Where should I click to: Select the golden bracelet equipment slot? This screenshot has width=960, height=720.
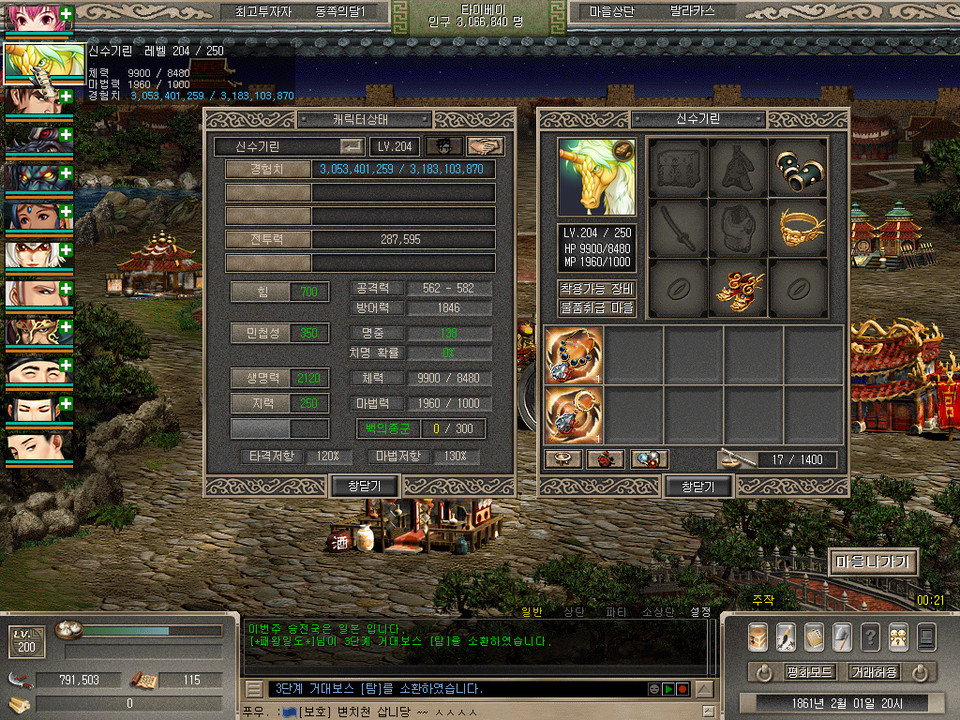(798, 227)
